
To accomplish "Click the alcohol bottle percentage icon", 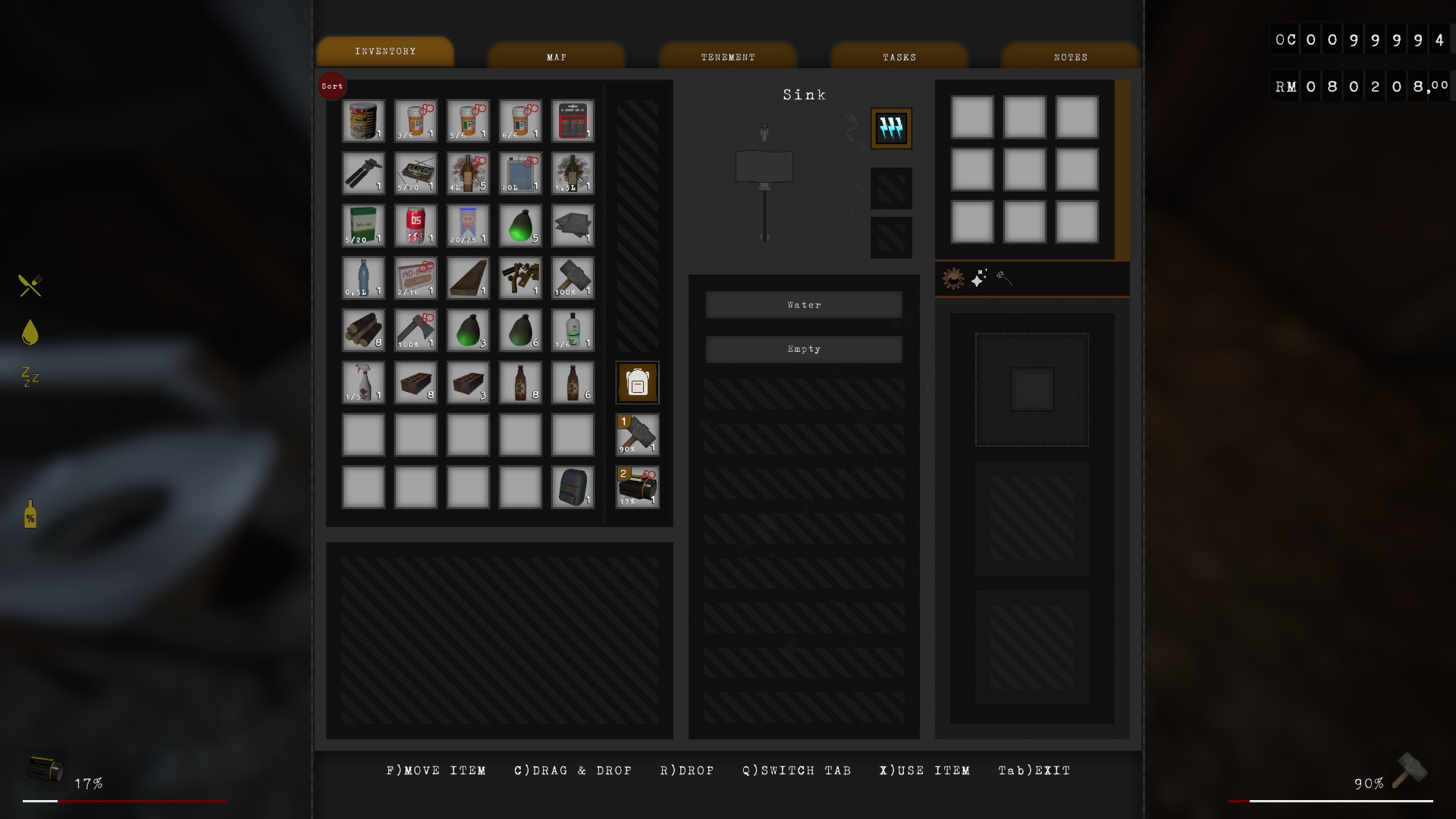I will pos(29,515).
